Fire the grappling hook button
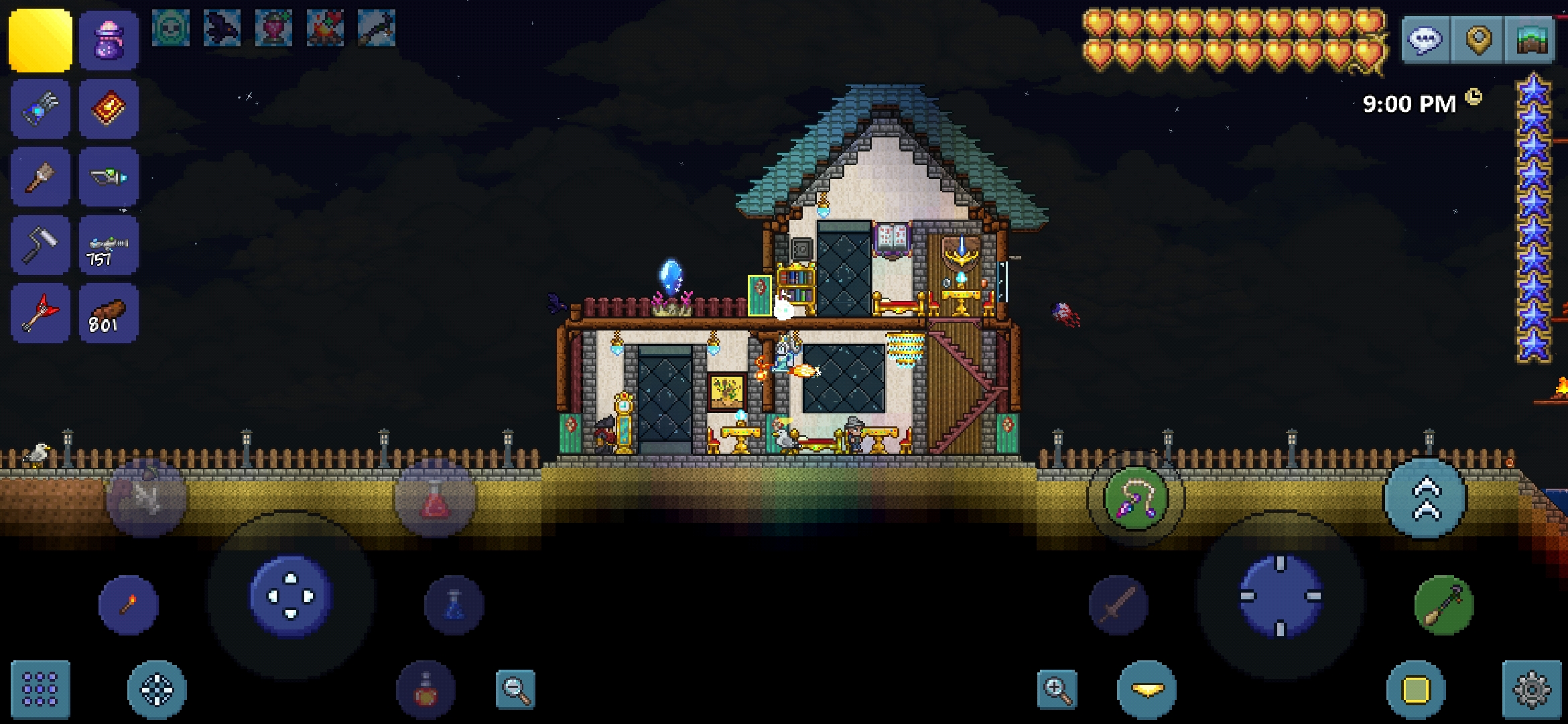Screen dimensions: 1568x724 coord(1135,498)
